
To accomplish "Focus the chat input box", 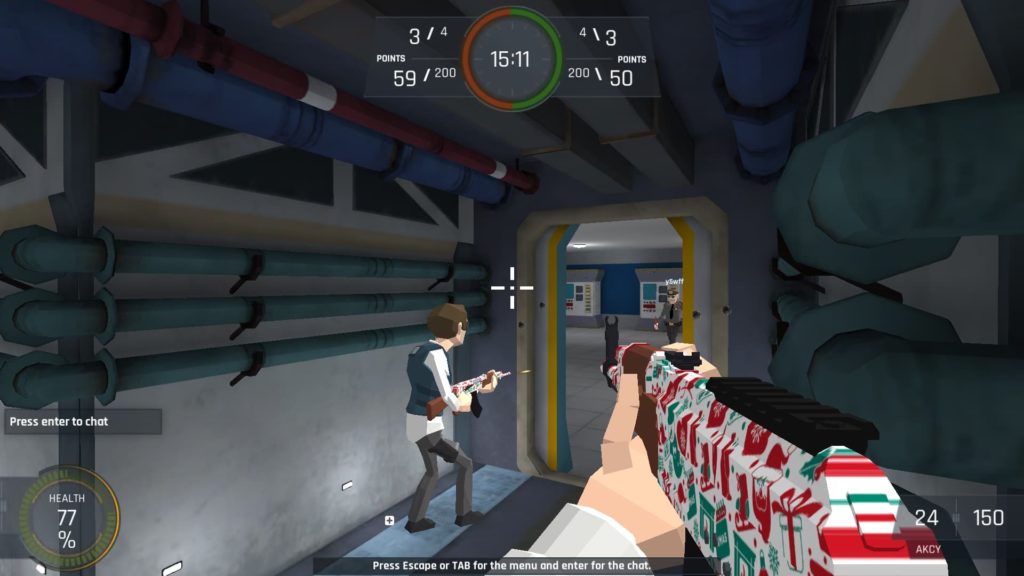I will [x=80, y=421].
